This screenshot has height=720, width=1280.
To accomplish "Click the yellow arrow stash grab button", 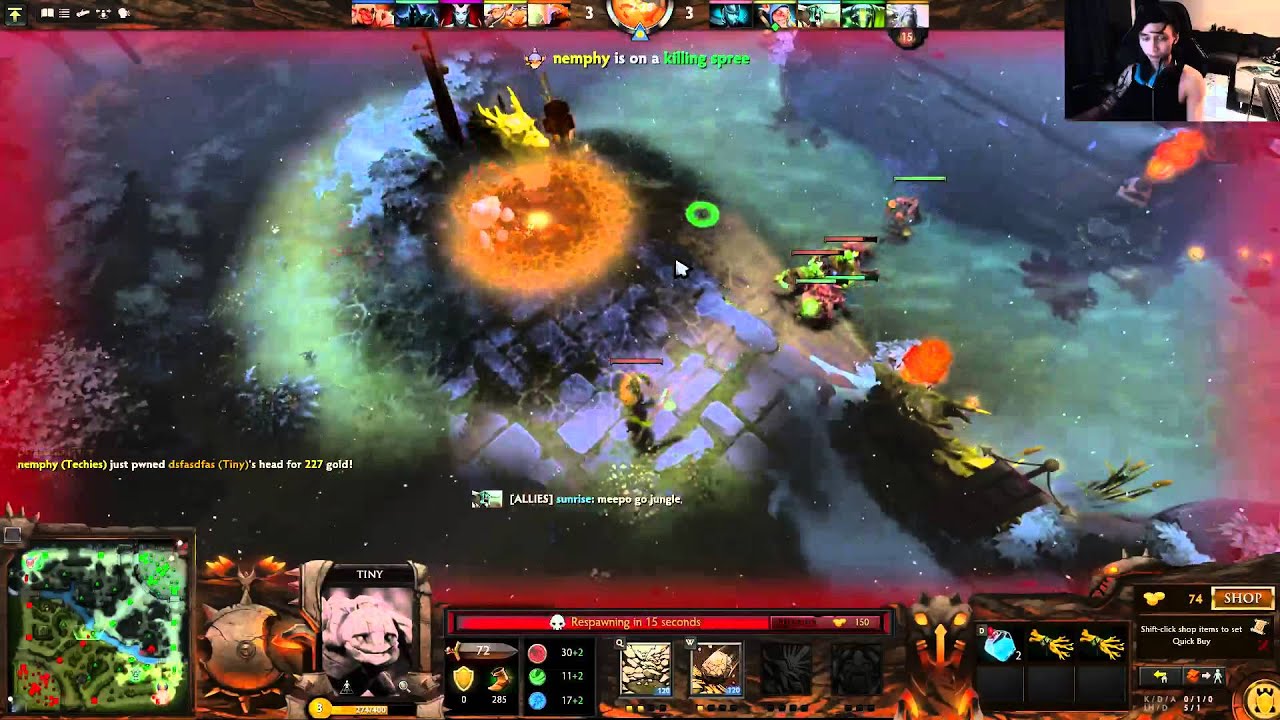I will [1160, 677].
